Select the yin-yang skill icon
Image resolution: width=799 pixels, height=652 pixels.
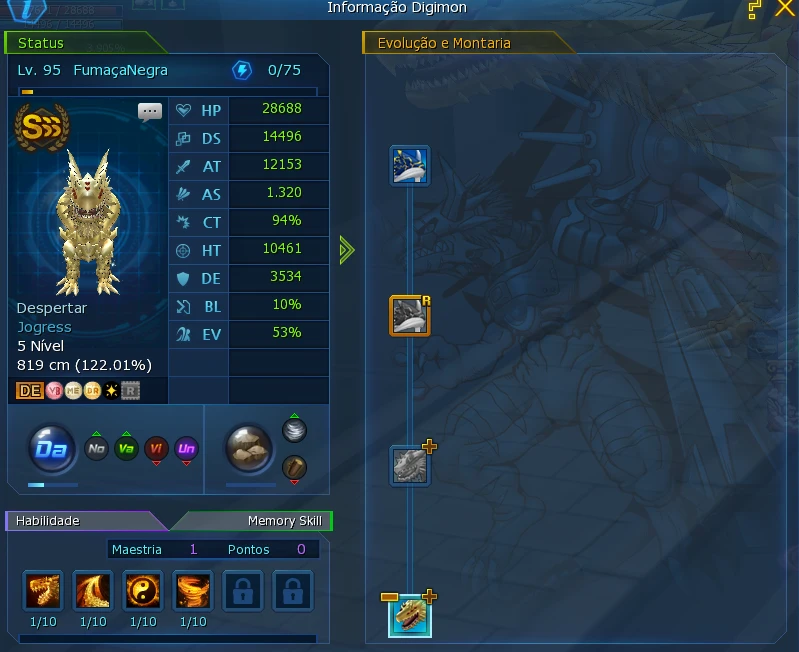pos(143,591)
